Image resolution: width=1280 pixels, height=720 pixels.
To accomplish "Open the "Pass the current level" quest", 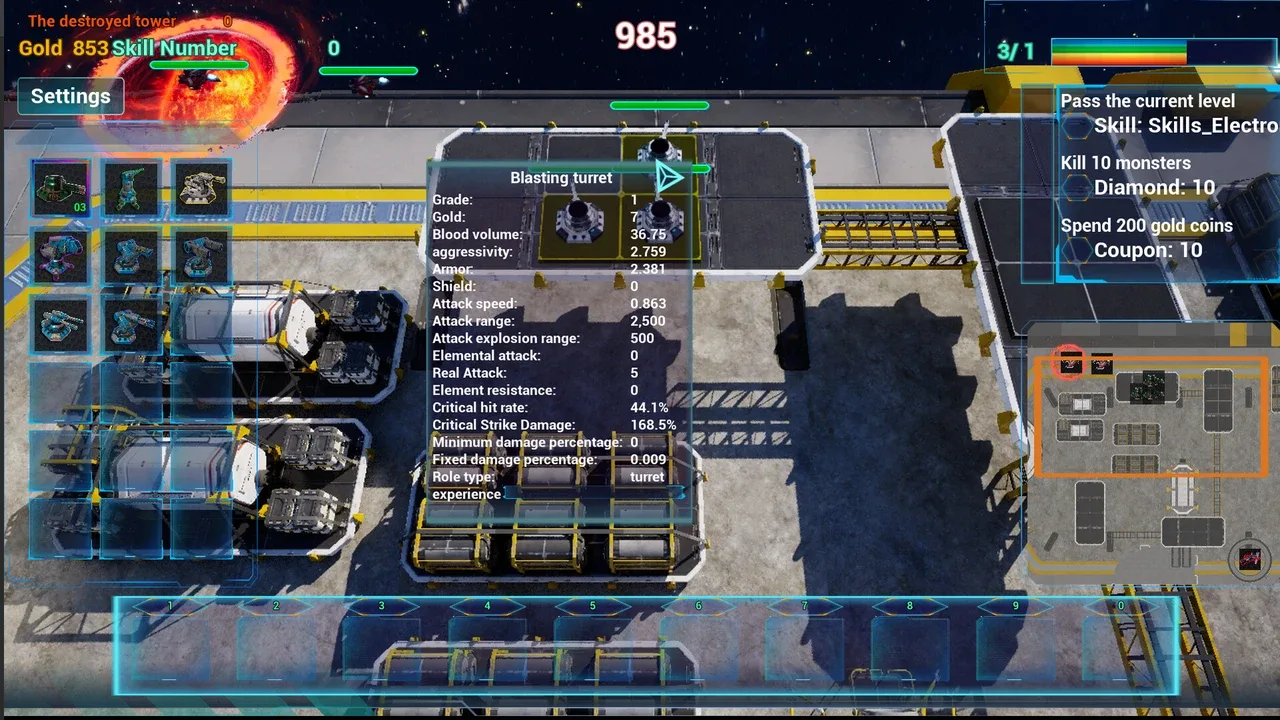I will pos(1147,101).
